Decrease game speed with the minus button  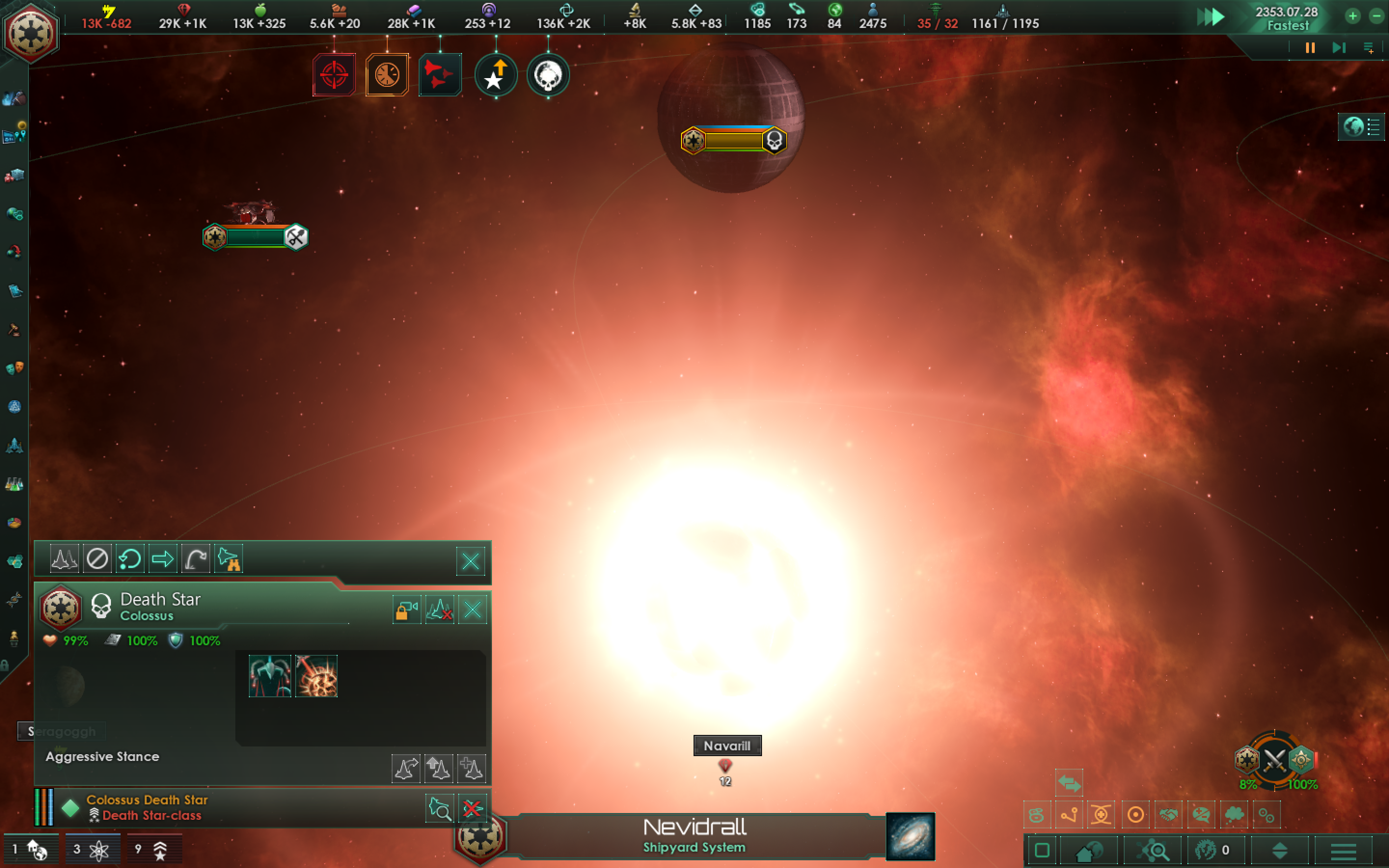point(1376,16)
